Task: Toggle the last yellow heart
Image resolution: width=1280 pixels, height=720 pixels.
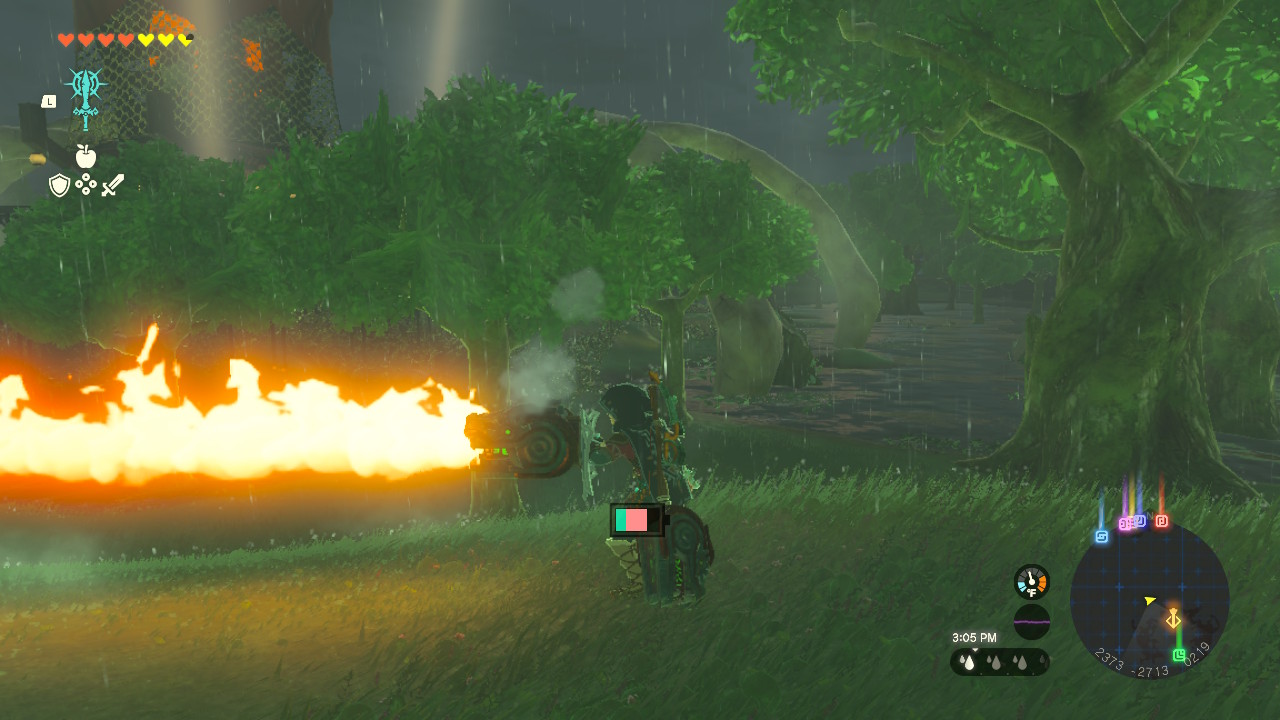Action: pyautogui.click(x=184, y=41)
